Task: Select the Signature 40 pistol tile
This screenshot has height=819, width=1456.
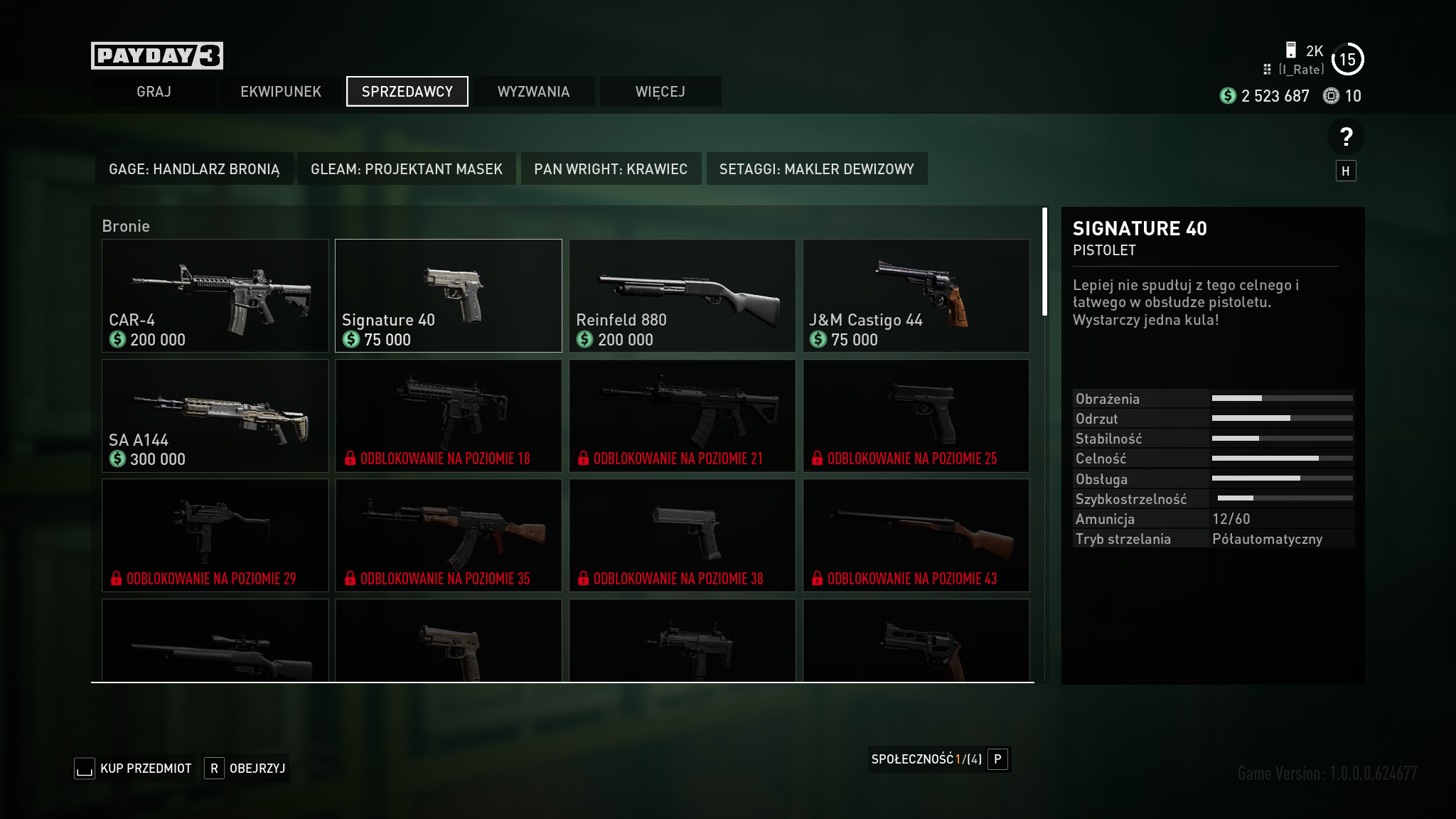Action: pos(449,296)
